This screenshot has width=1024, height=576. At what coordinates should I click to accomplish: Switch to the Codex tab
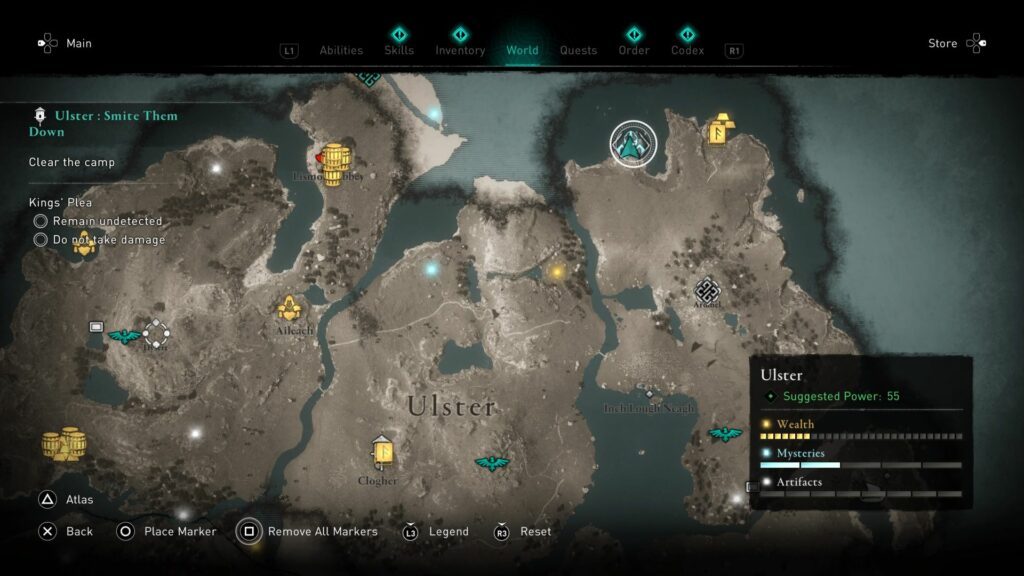[687, 50]
